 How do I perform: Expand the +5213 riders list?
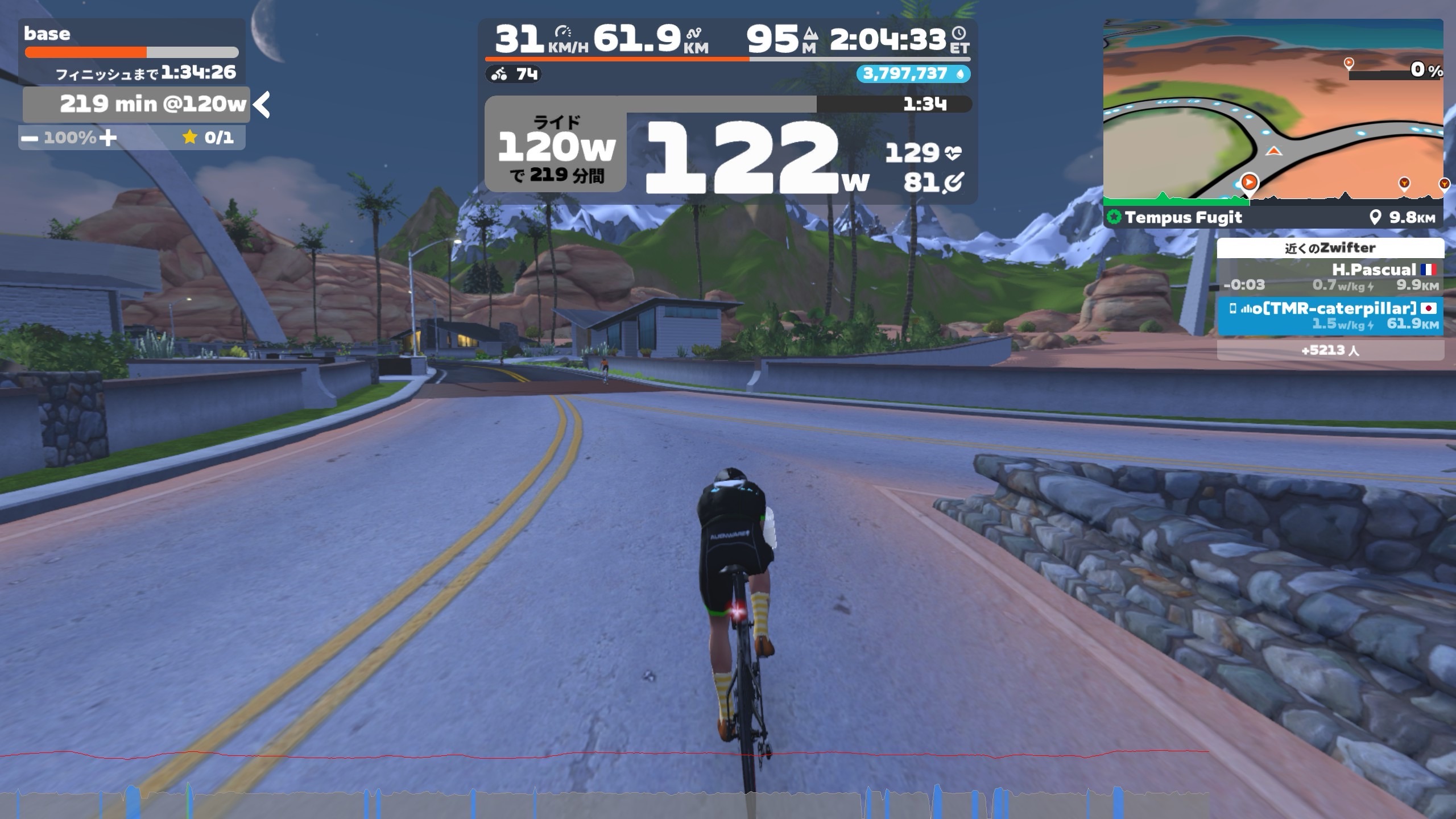(1330, 350)
